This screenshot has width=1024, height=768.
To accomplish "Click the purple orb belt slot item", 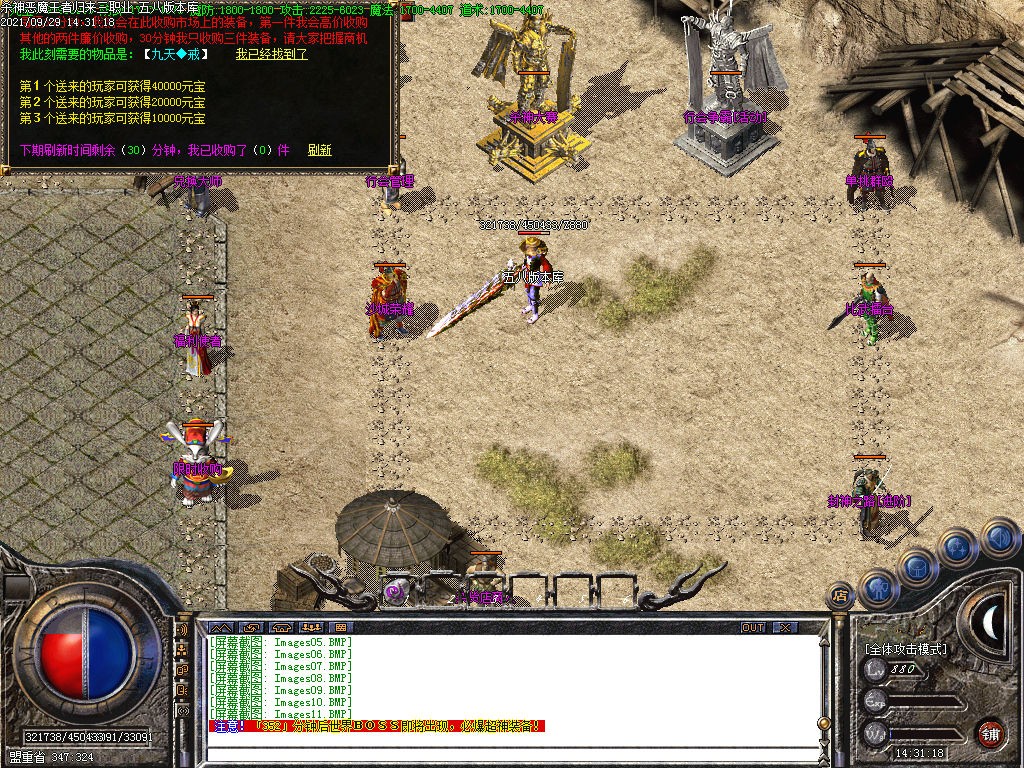I will coord(394,591).
